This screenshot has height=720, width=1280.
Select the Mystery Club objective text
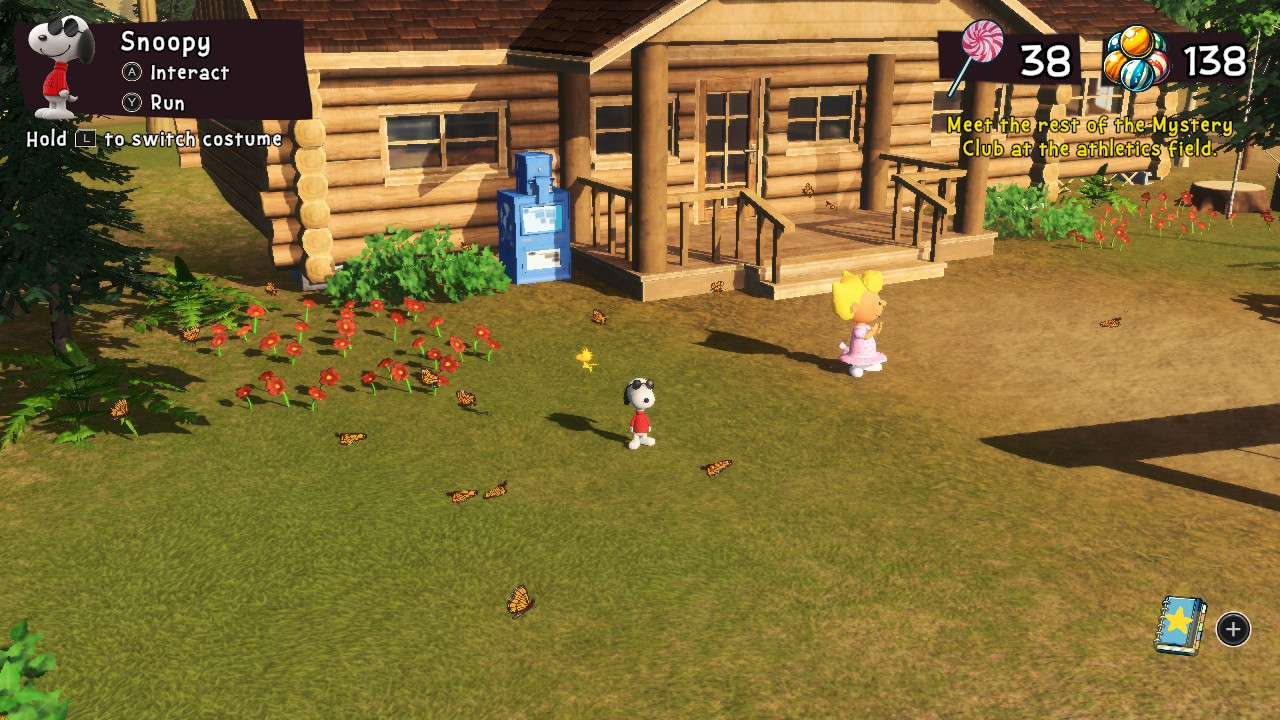coord(1089,137)
